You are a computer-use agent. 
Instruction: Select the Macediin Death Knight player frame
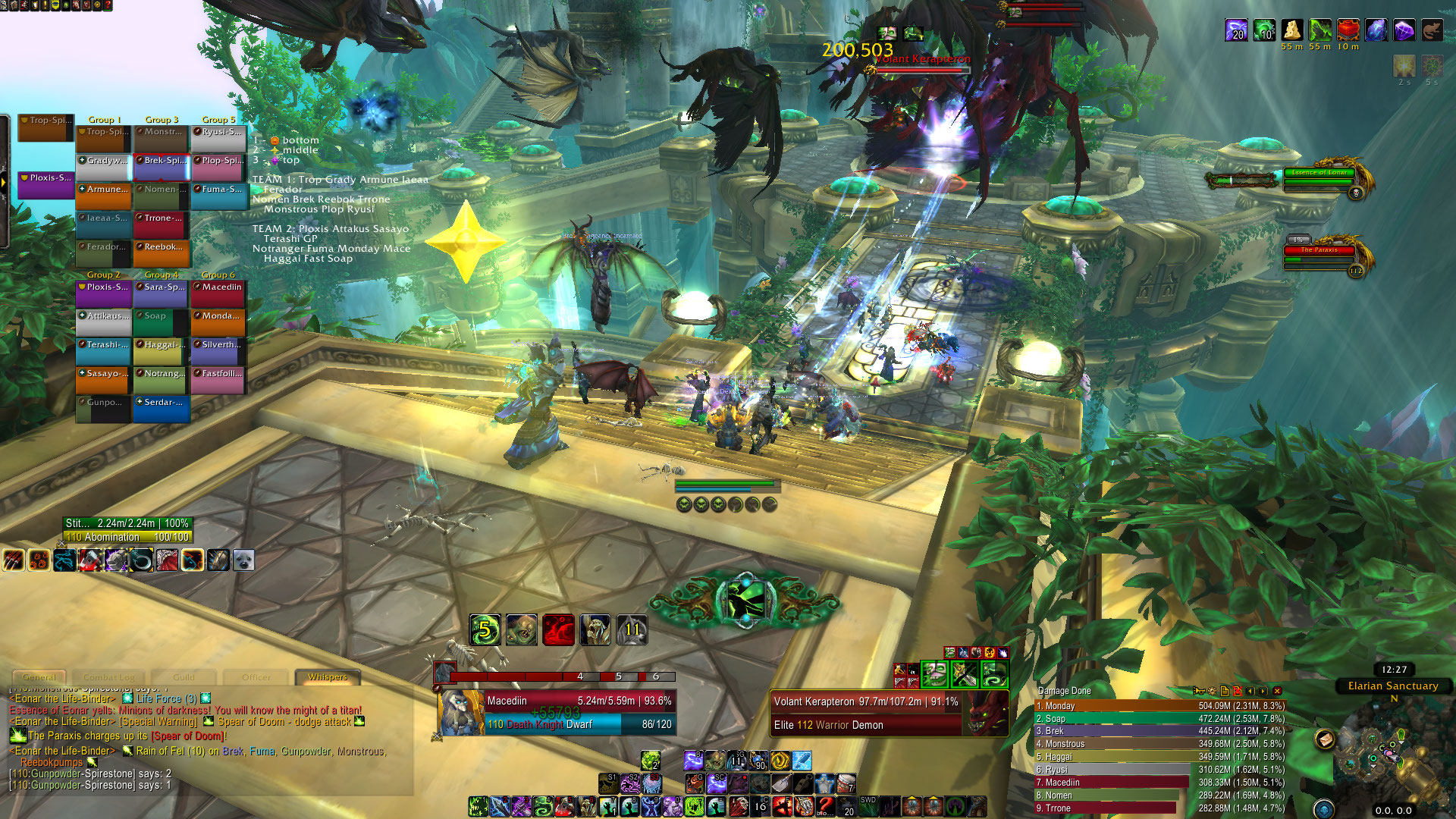556,713
